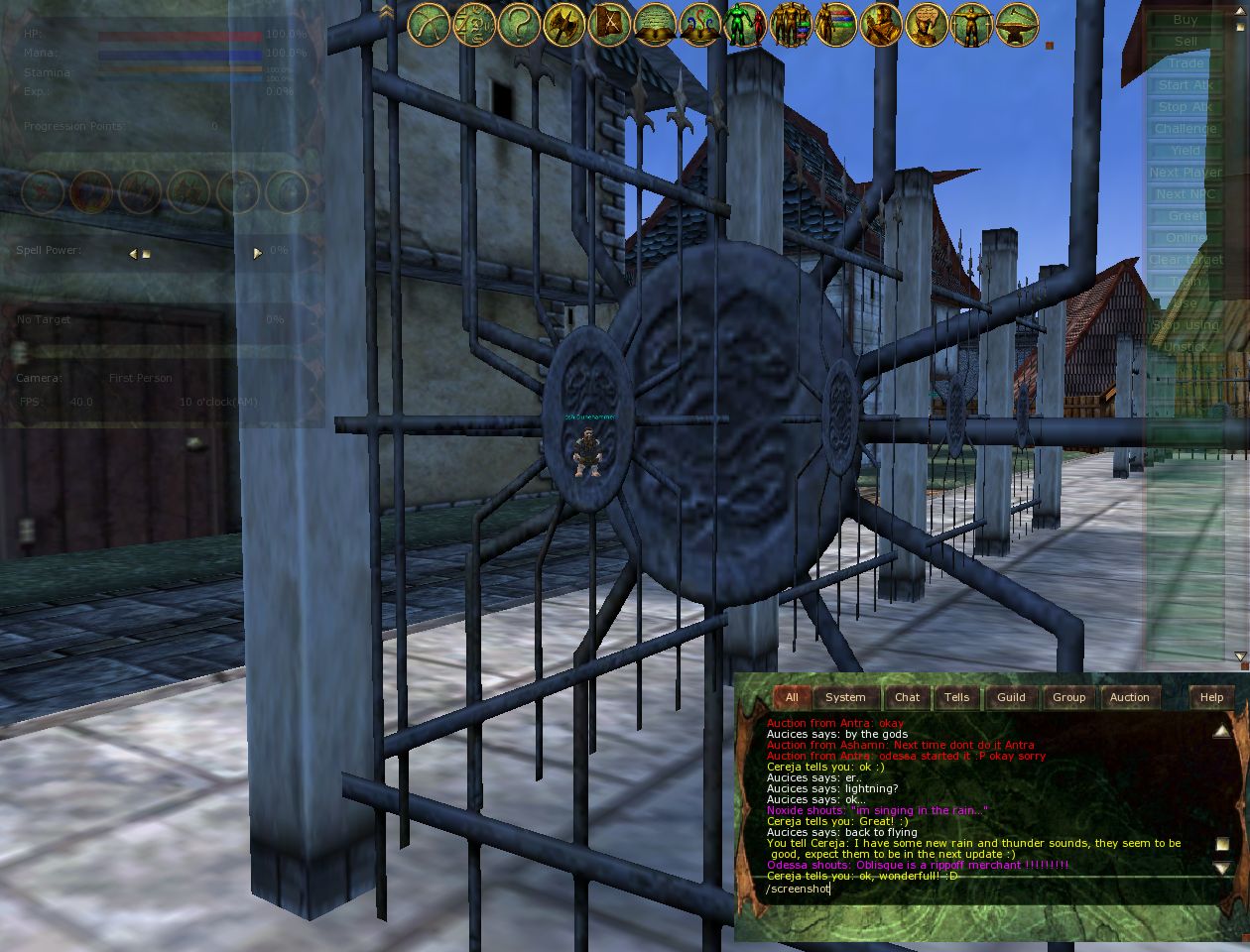Screen dimensions: 1250x952
Task: Select Next Player target
Action: [1186, 173]
